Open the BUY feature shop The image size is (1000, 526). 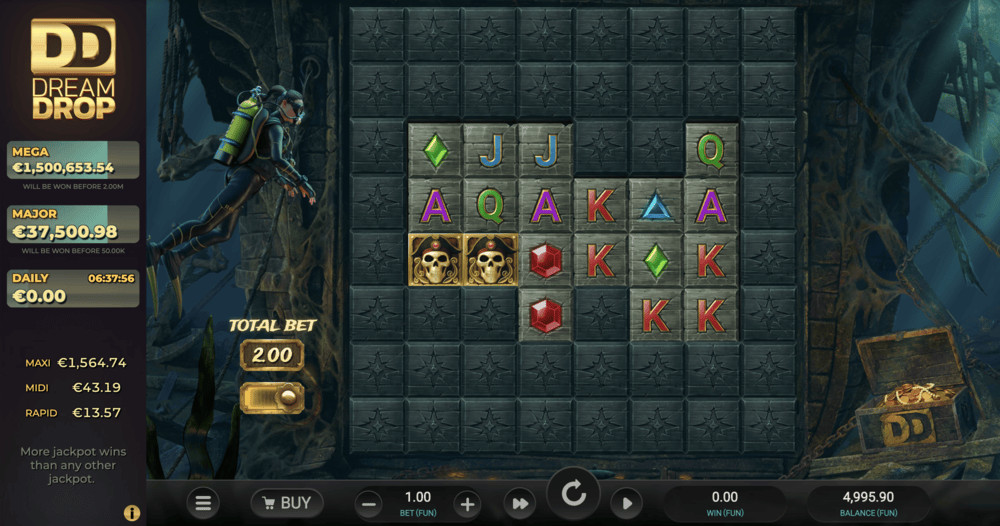click(x=287, y=503)
